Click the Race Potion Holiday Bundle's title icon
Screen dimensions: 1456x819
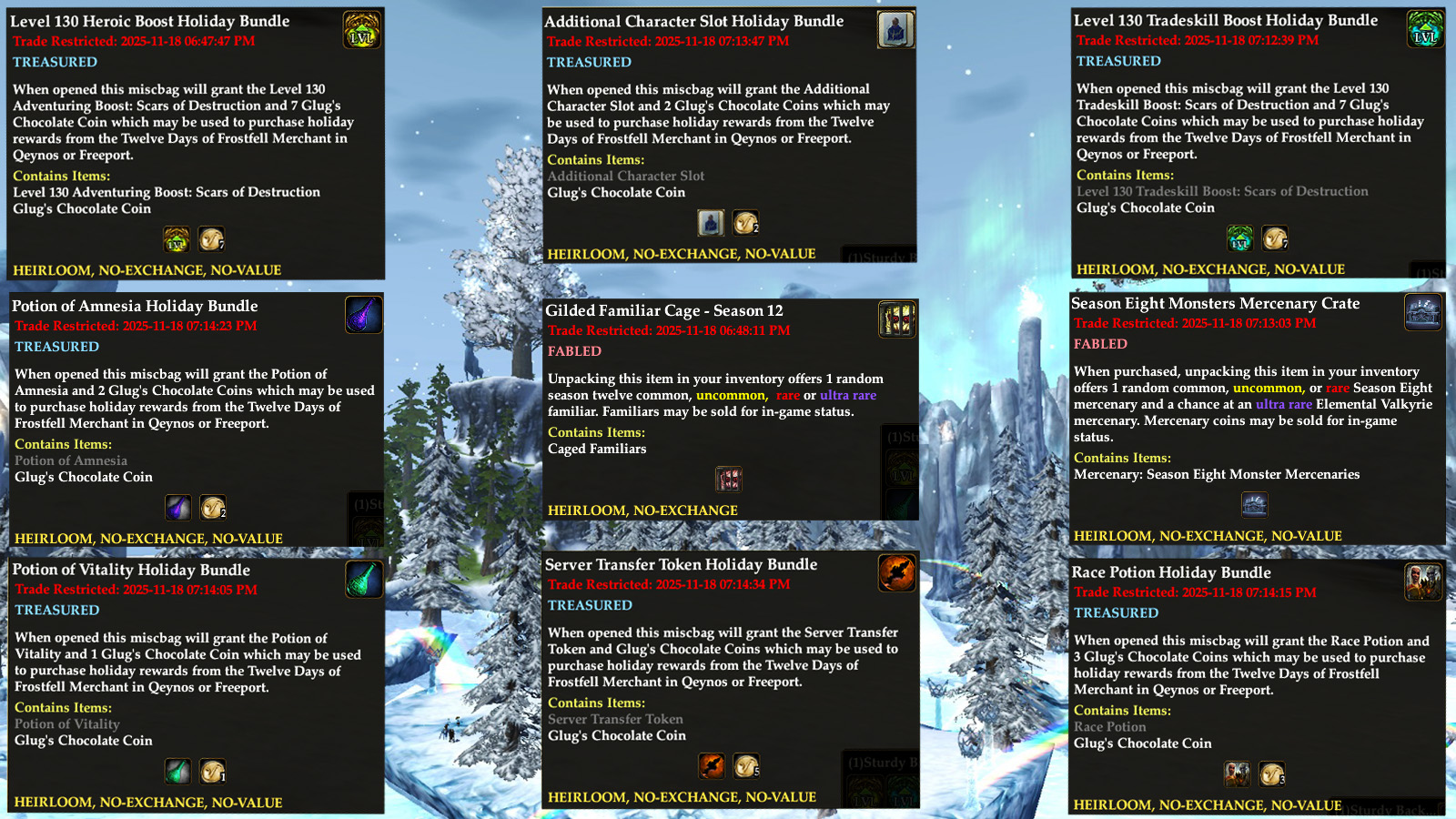1423,581
